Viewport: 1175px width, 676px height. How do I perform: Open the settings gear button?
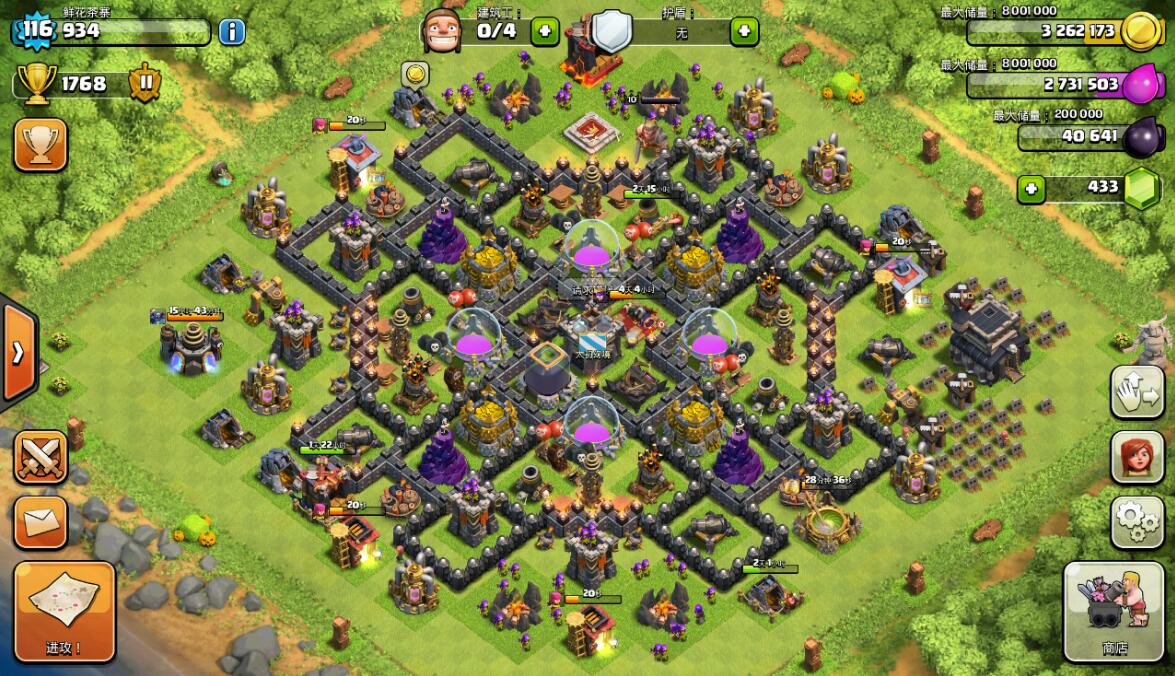coord(1138,521)
